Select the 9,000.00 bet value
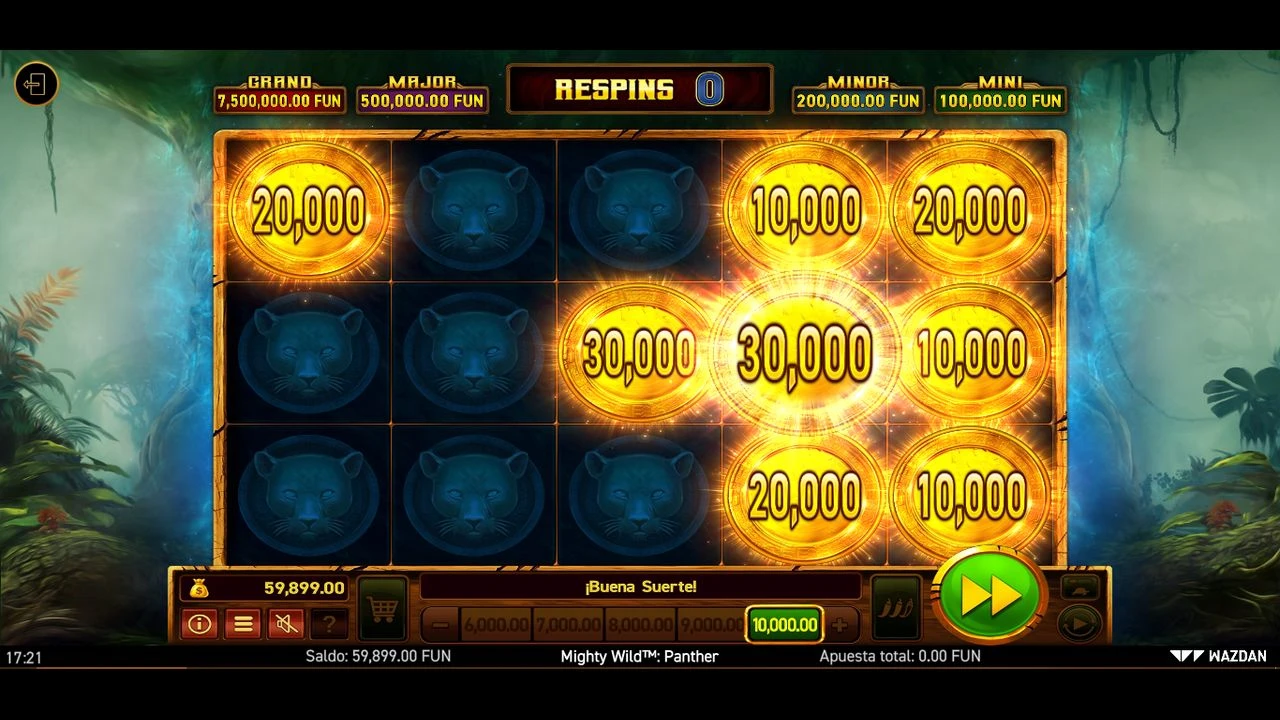The height and width of the screenshot is (720, 1280). pos(710,625)
